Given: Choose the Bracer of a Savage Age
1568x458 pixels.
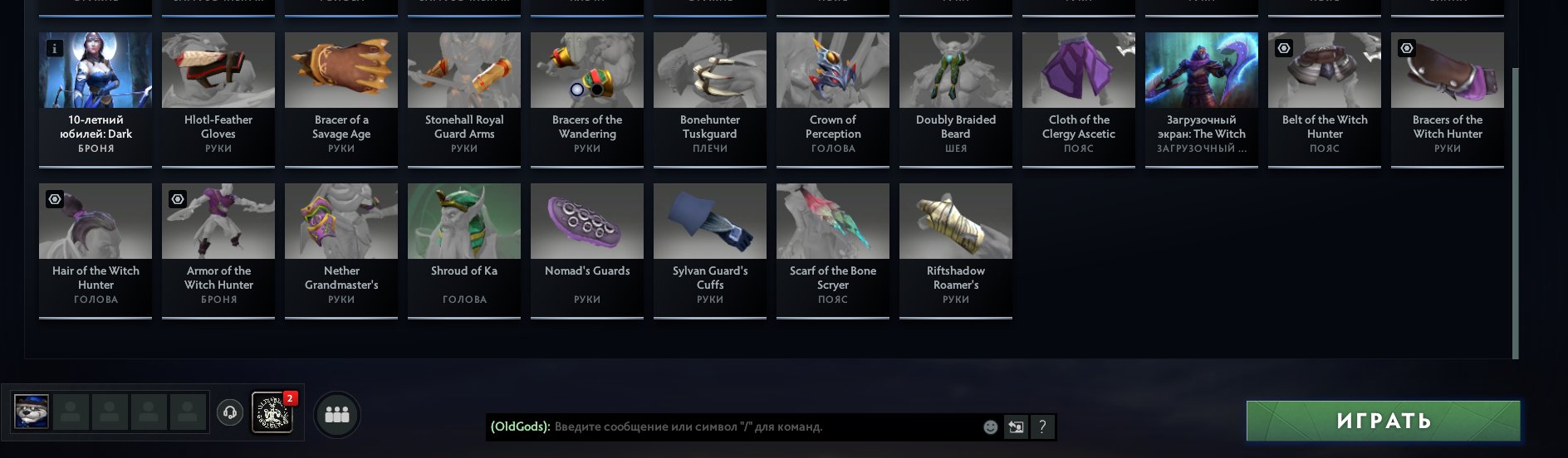Looking at the screenshot, I should tap(341, 98).
